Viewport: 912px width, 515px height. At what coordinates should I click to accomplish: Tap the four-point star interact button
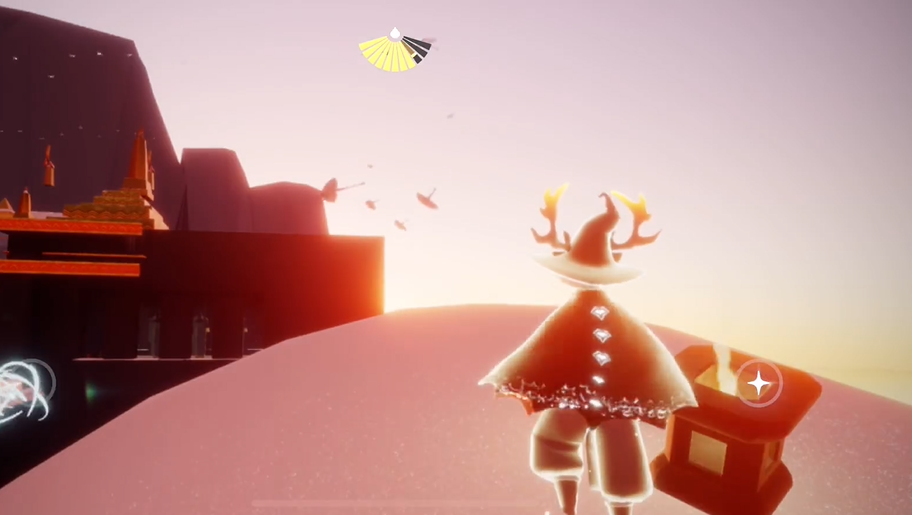759,383
